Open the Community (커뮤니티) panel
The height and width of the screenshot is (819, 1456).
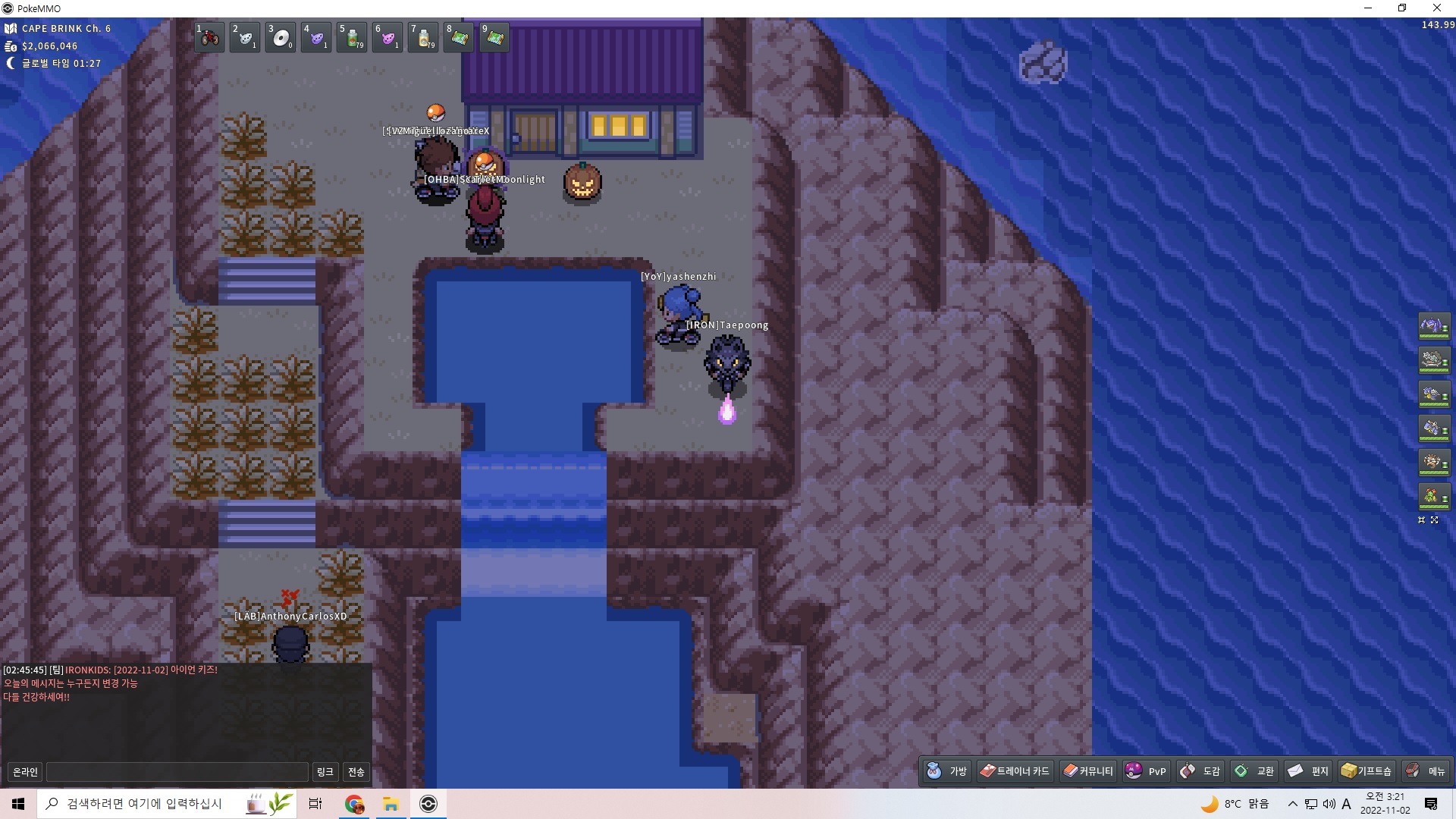[x=1088, y=771]
